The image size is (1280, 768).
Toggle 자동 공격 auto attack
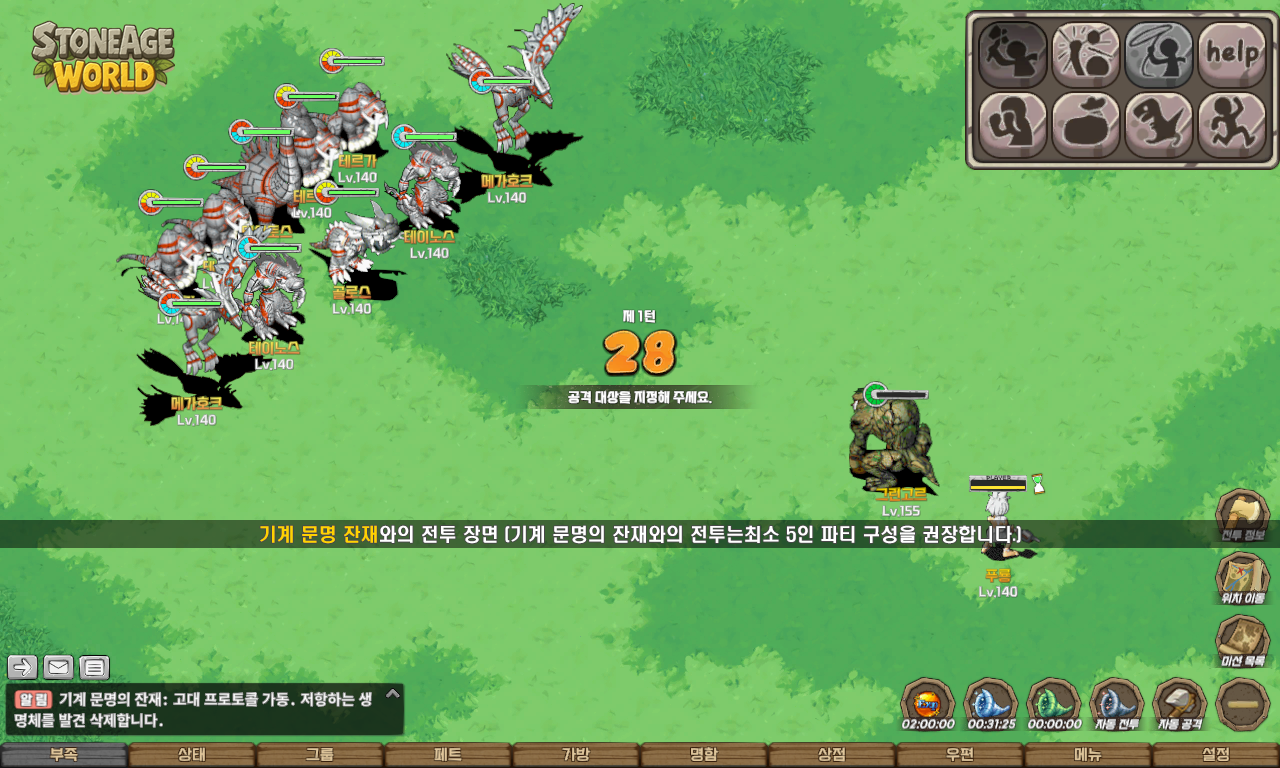(1180, 703)
